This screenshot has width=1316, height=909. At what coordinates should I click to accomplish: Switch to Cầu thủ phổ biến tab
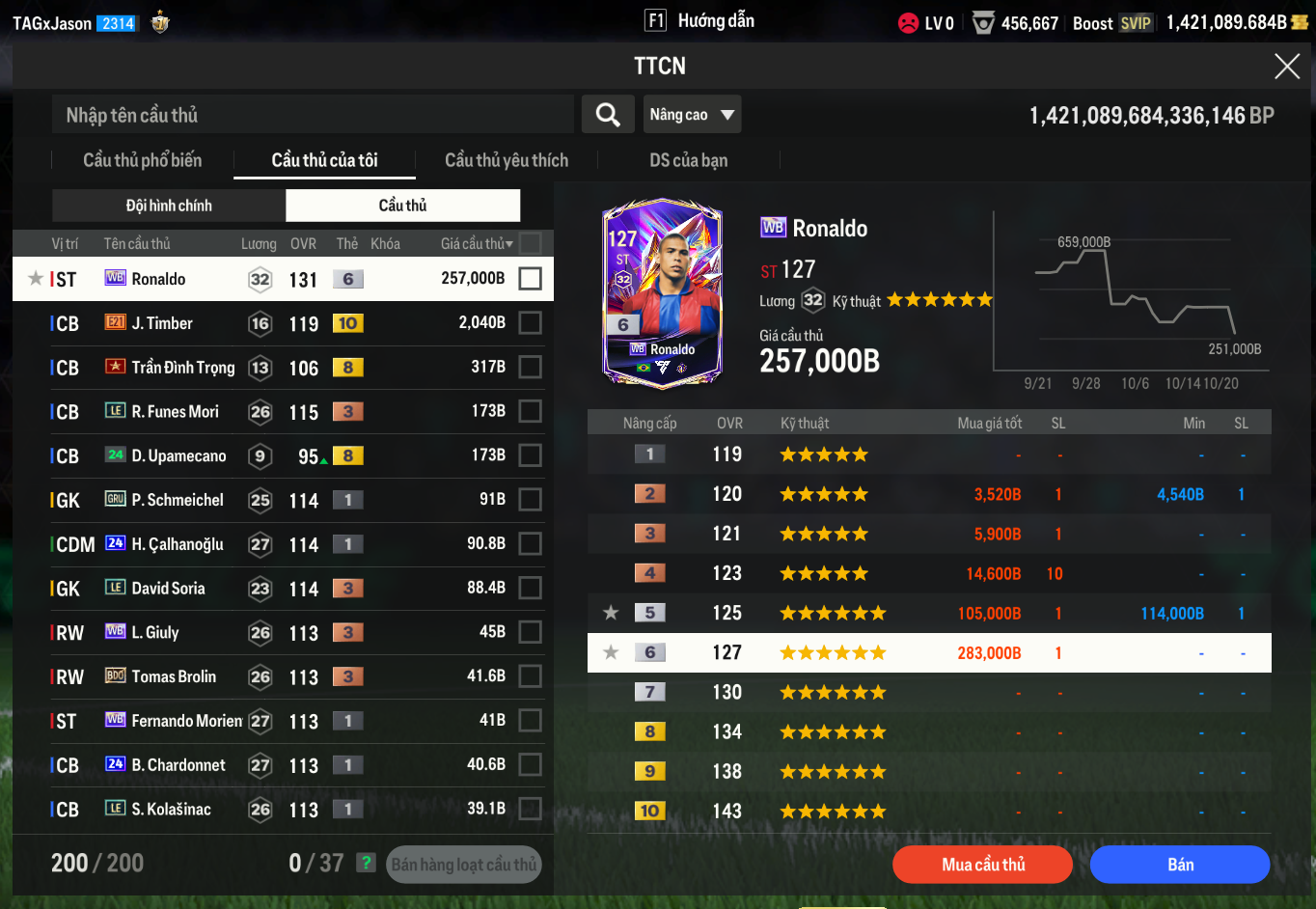pos(143,160)
